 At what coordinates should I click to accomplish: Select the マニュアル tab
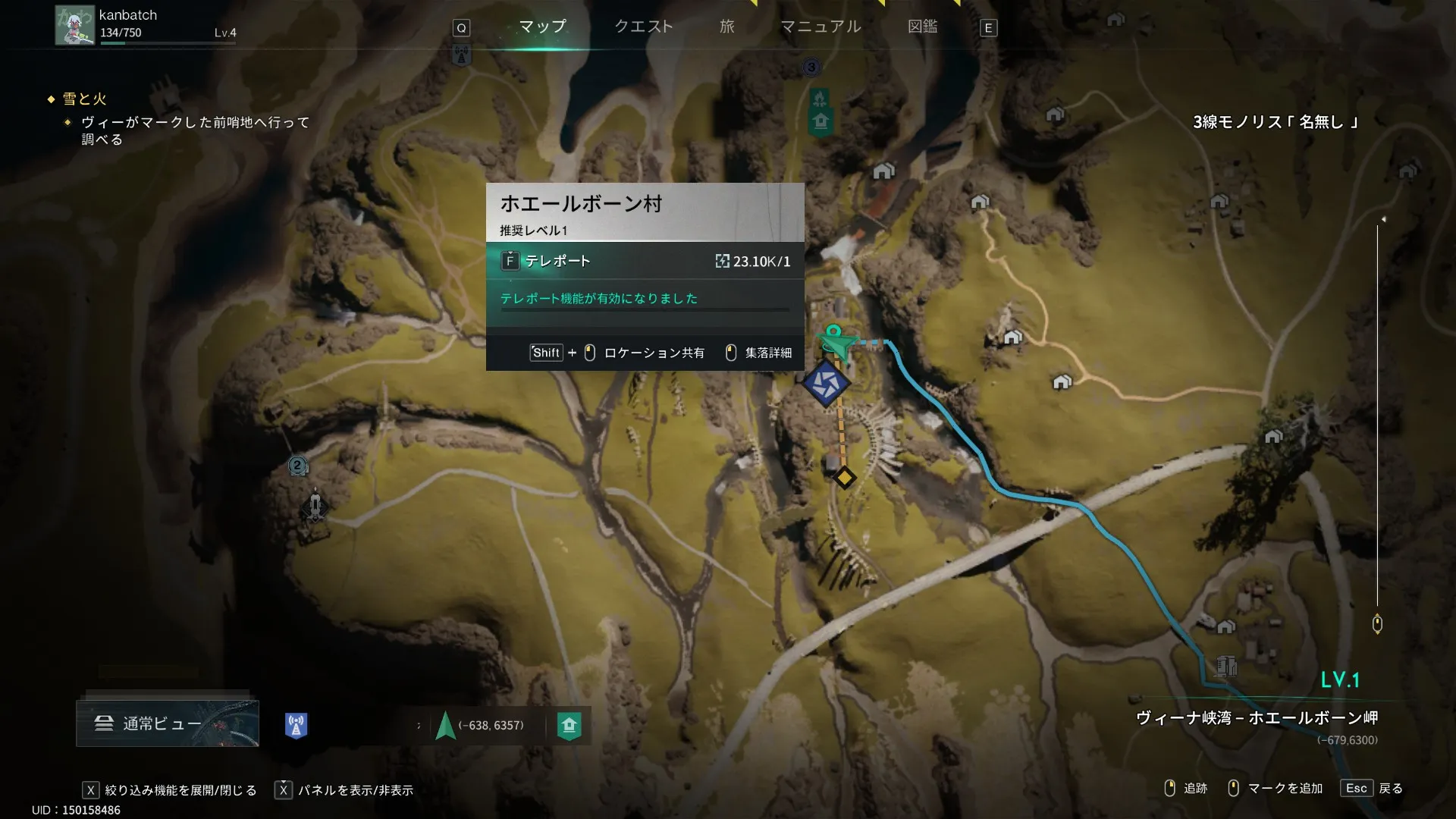click(821, 27)
